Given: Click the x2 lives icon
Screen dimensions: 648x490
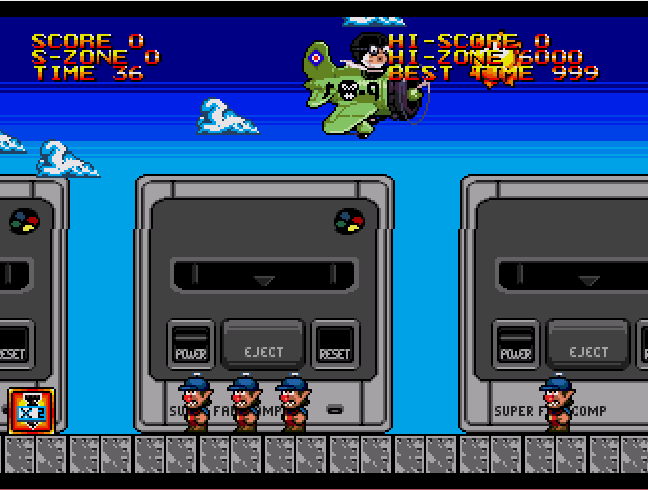Looking at the screenshot, I should coord(31,411).
